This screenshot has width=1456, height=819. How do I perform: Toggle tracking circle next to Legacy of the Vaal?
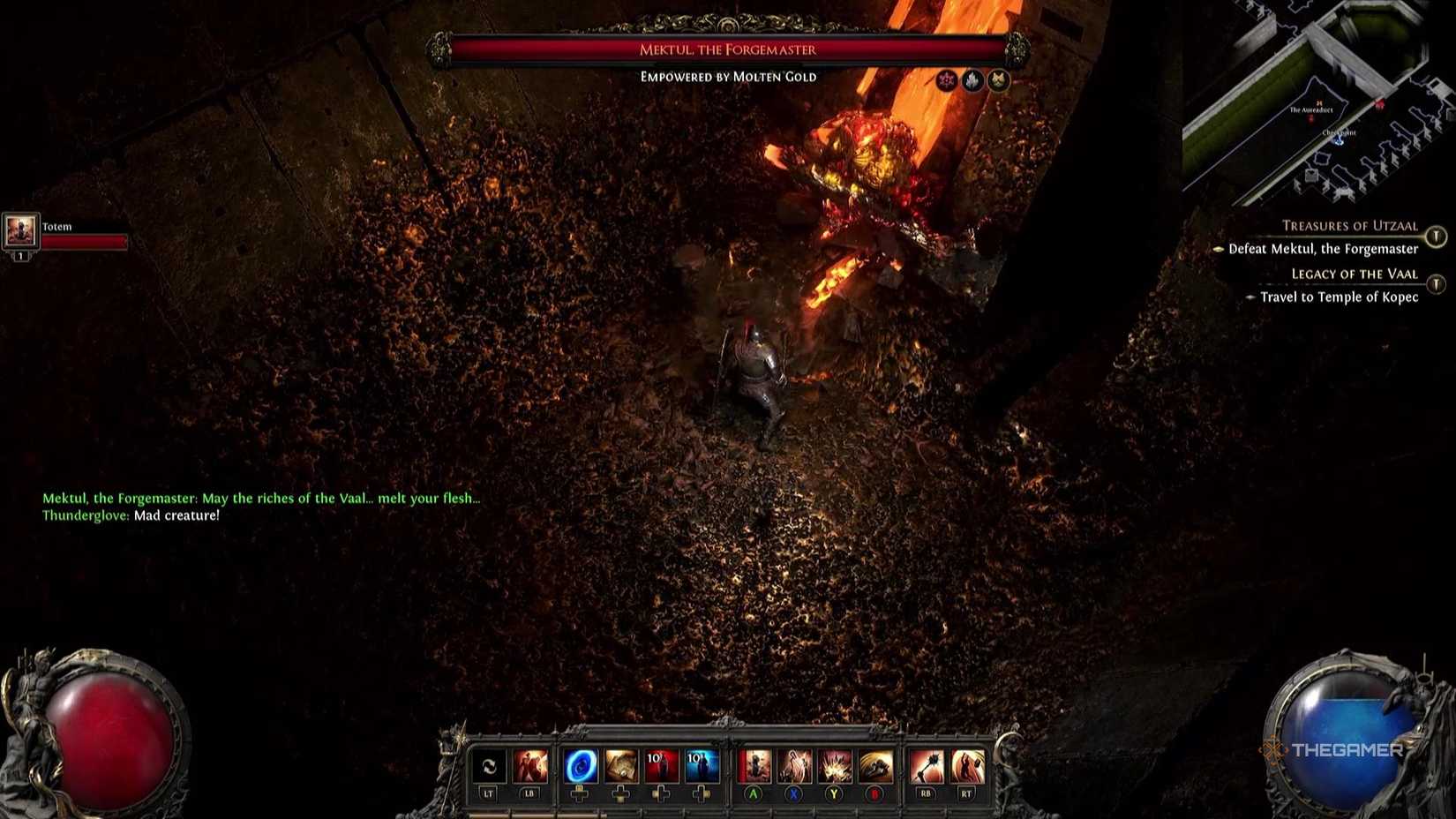tap(1436, 282)
